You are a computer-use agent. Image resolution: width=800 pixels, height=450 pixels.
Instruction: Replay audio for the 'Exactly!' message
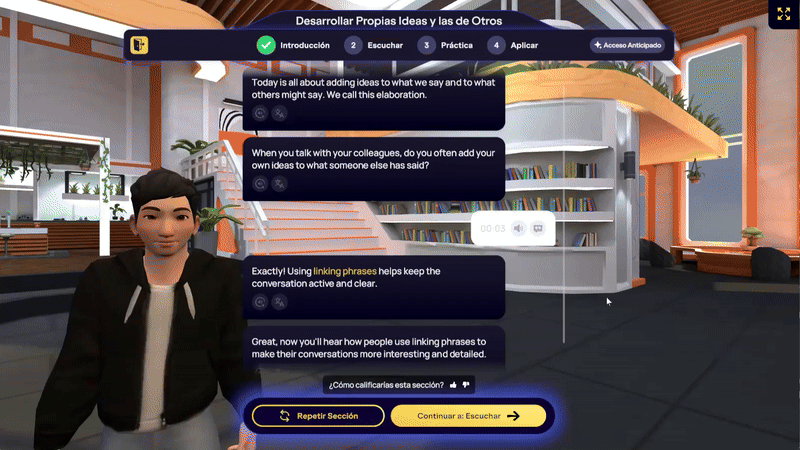coord(260,301)
